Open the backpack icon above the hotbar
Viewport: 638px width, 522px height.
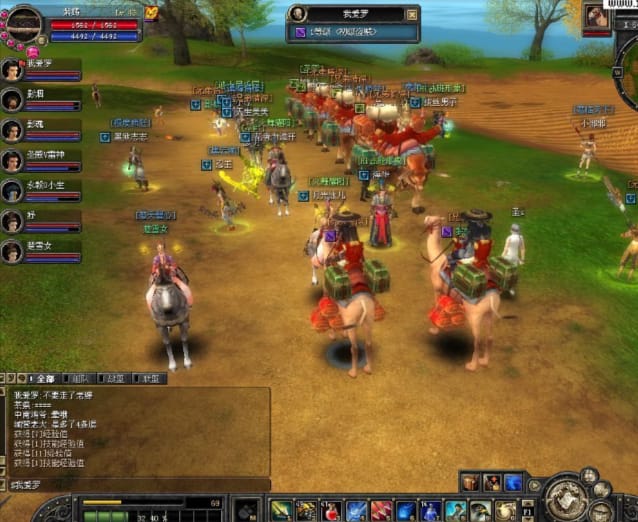click(x=470, y=482)
